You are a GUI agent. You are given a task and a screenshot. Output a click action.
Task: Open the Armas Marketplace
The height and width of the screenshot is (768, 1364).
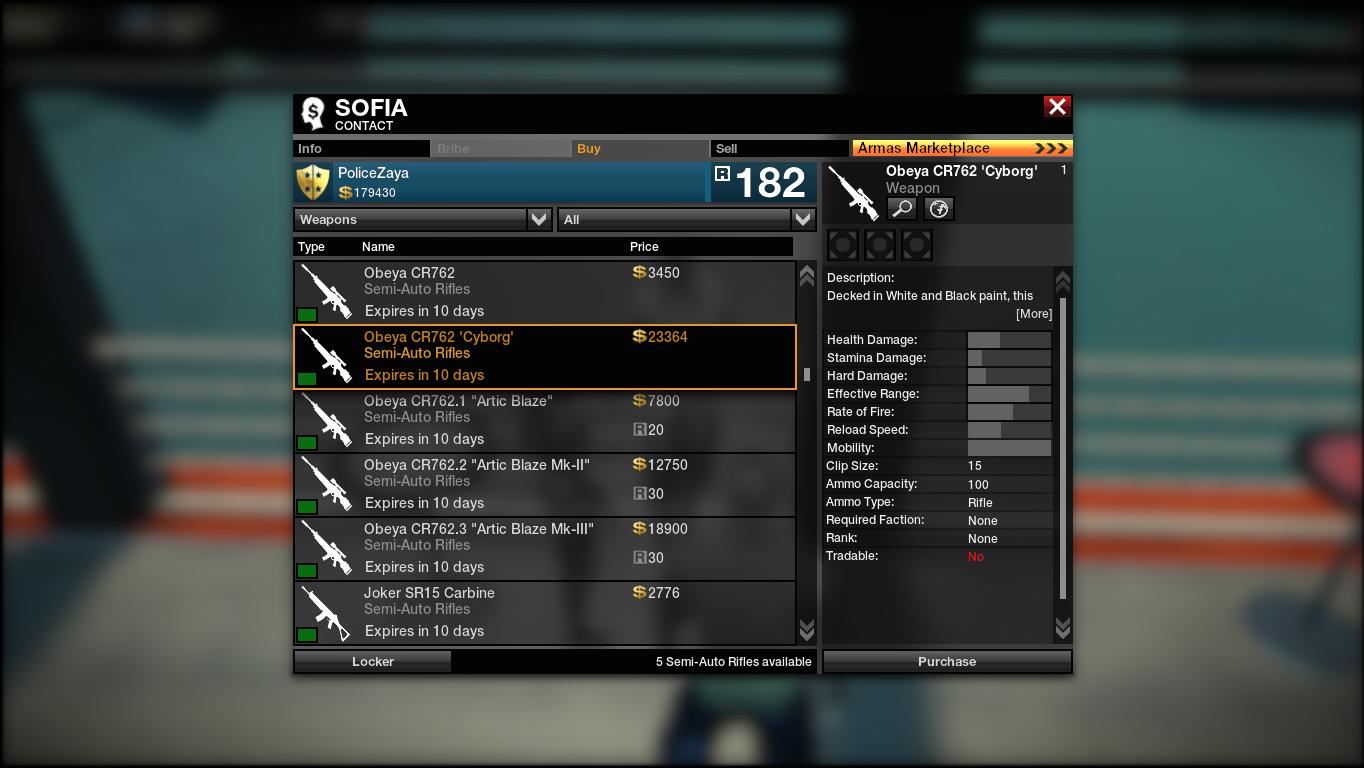(962, 149)
